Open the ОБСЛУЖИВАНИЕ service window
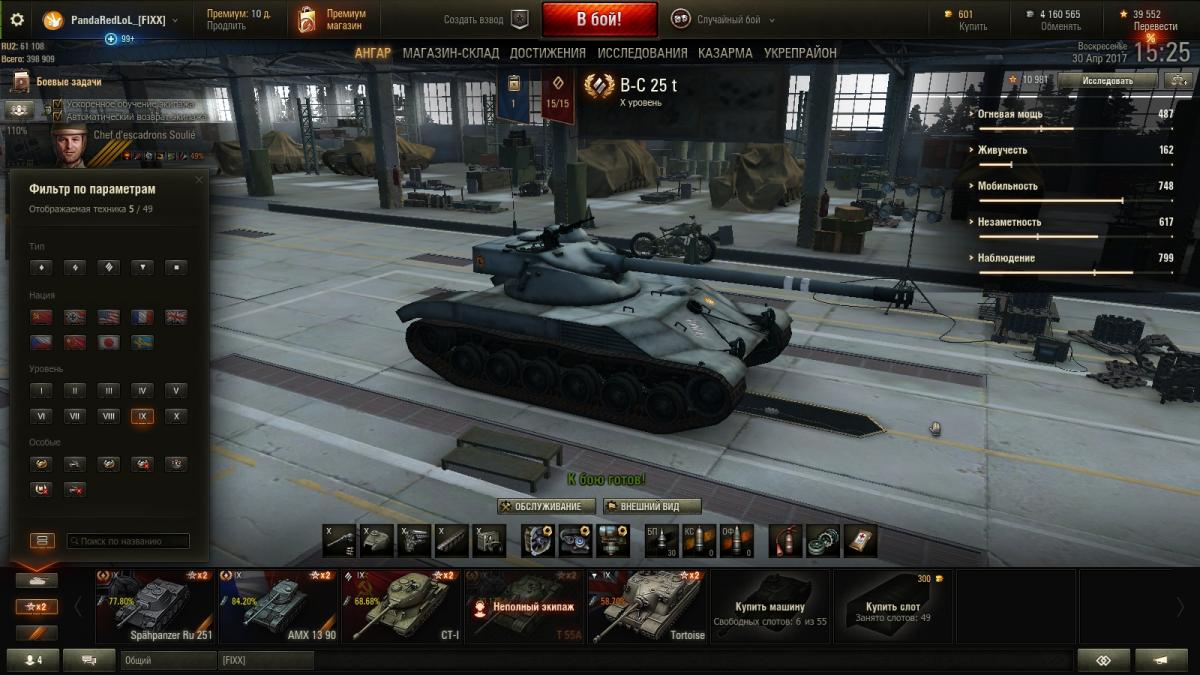1200x675 pixels. click(547, 506)
